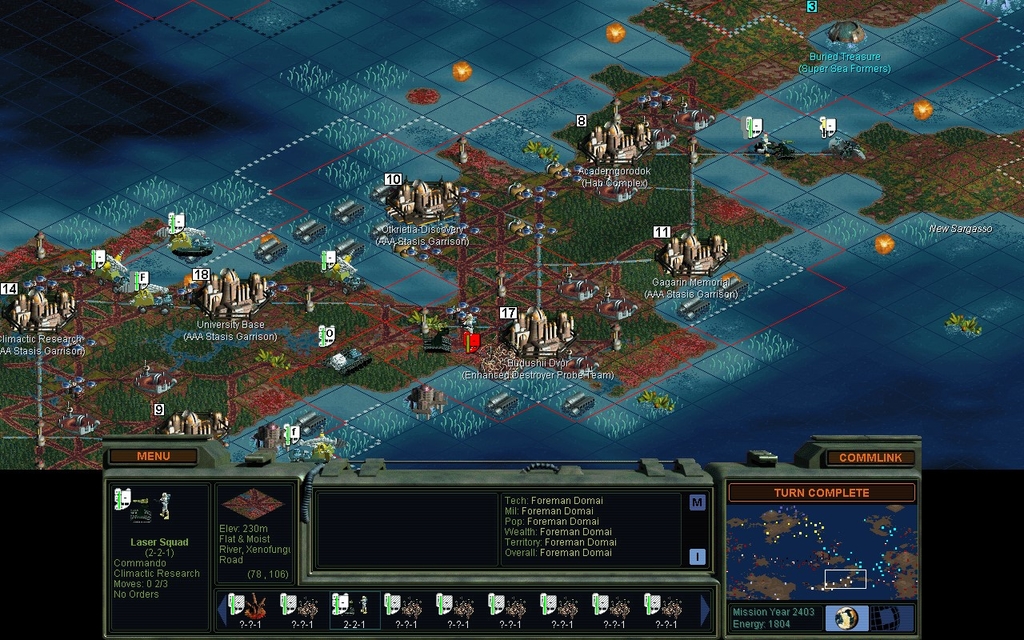Toggle the I button in the info panel
The image size is (1024, 640).
pyautogui.click(x=697, y=556)
